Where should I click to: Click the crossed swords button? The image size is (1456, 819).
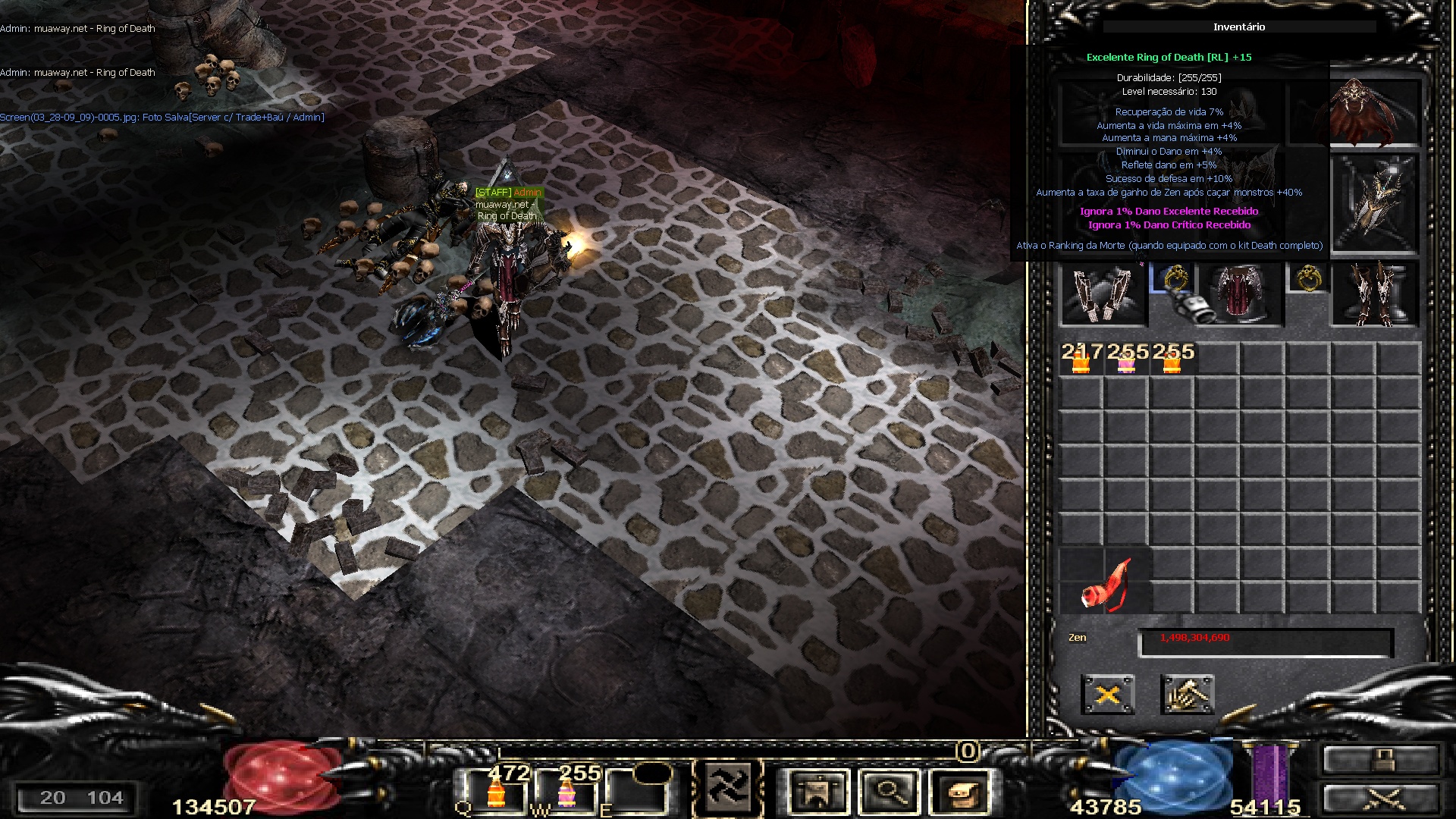(1380, 799)
